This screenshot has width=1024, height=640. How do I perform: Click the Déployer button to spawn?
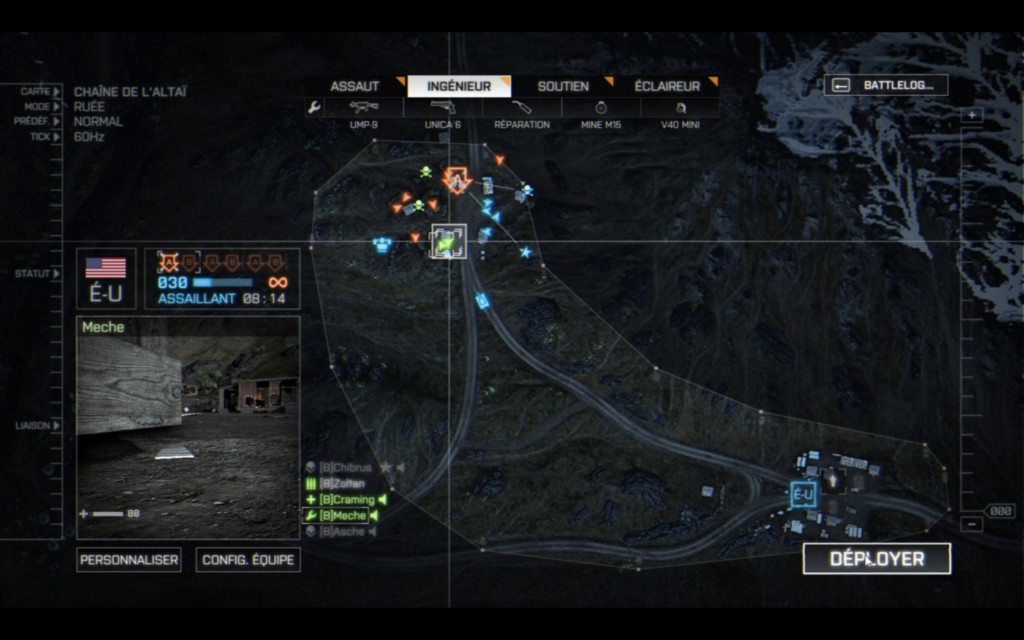tap(877, 559)
